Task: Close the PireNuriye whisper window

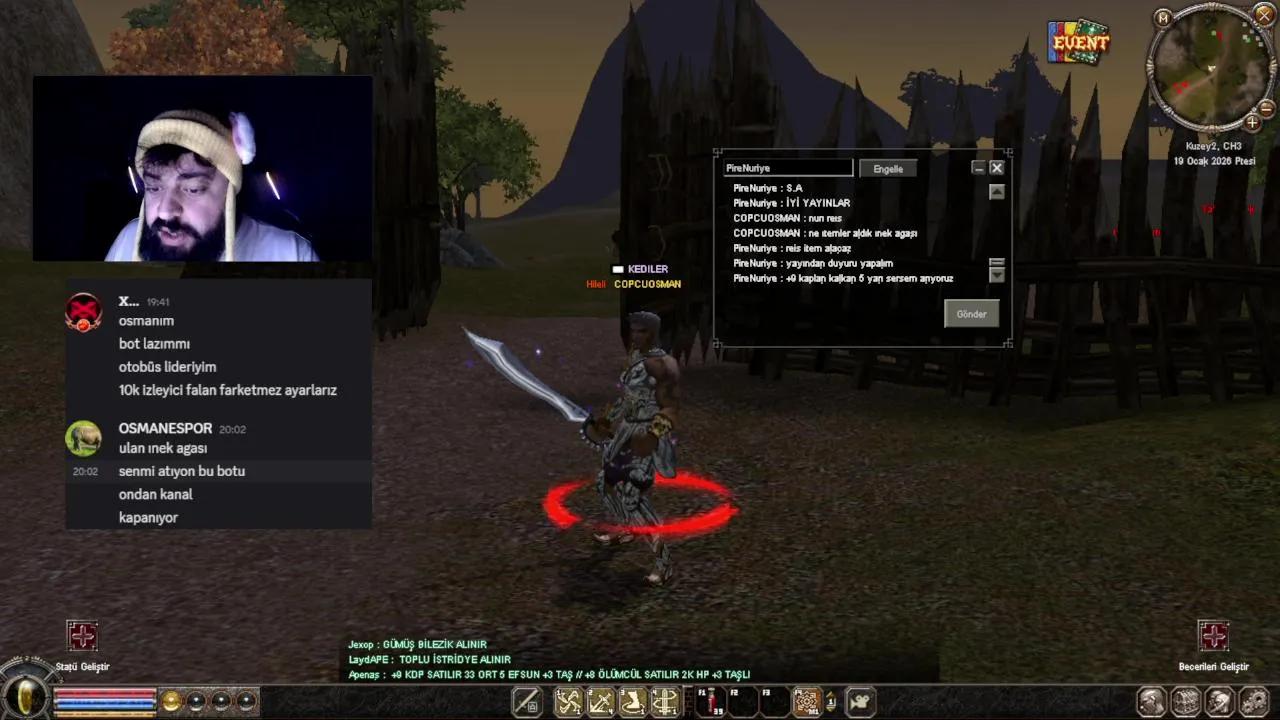Action: (997, 168)
